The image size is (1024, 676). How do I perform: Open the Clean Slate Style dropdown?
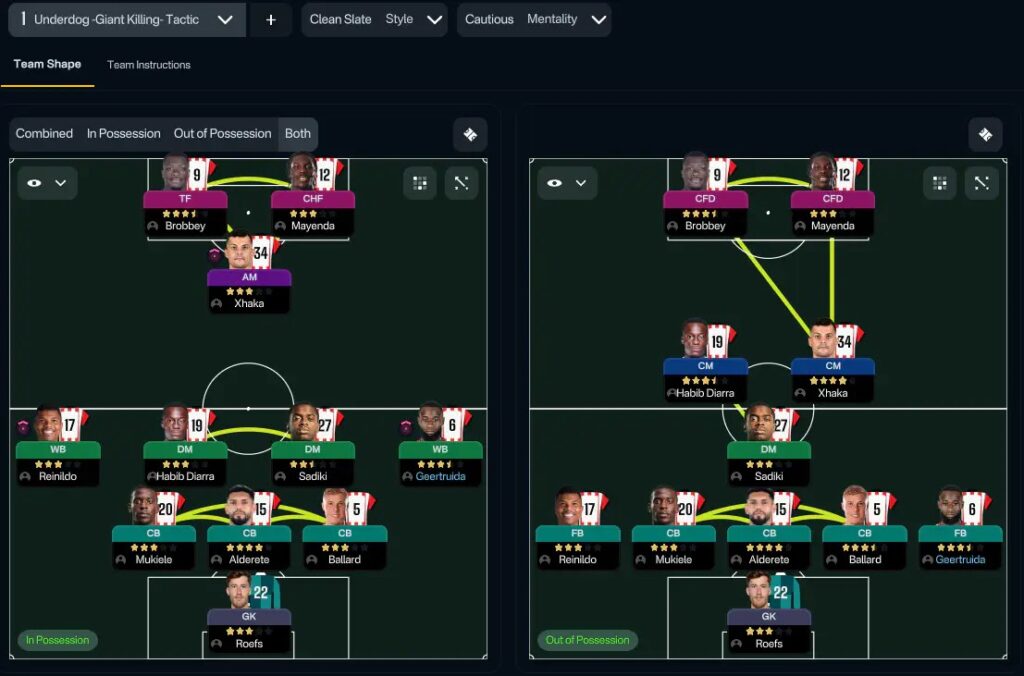pos(374,19)
